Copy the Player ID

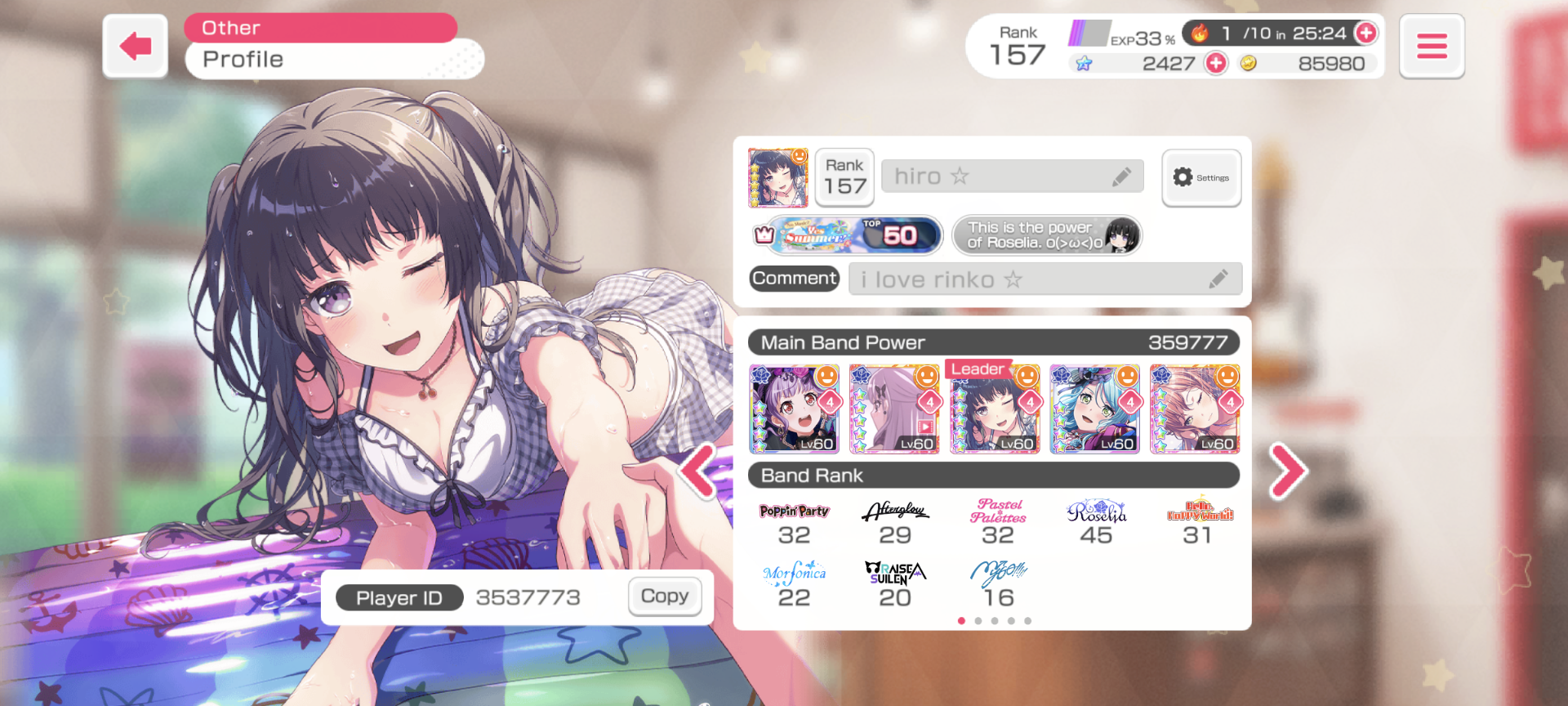tap(664, 597)
